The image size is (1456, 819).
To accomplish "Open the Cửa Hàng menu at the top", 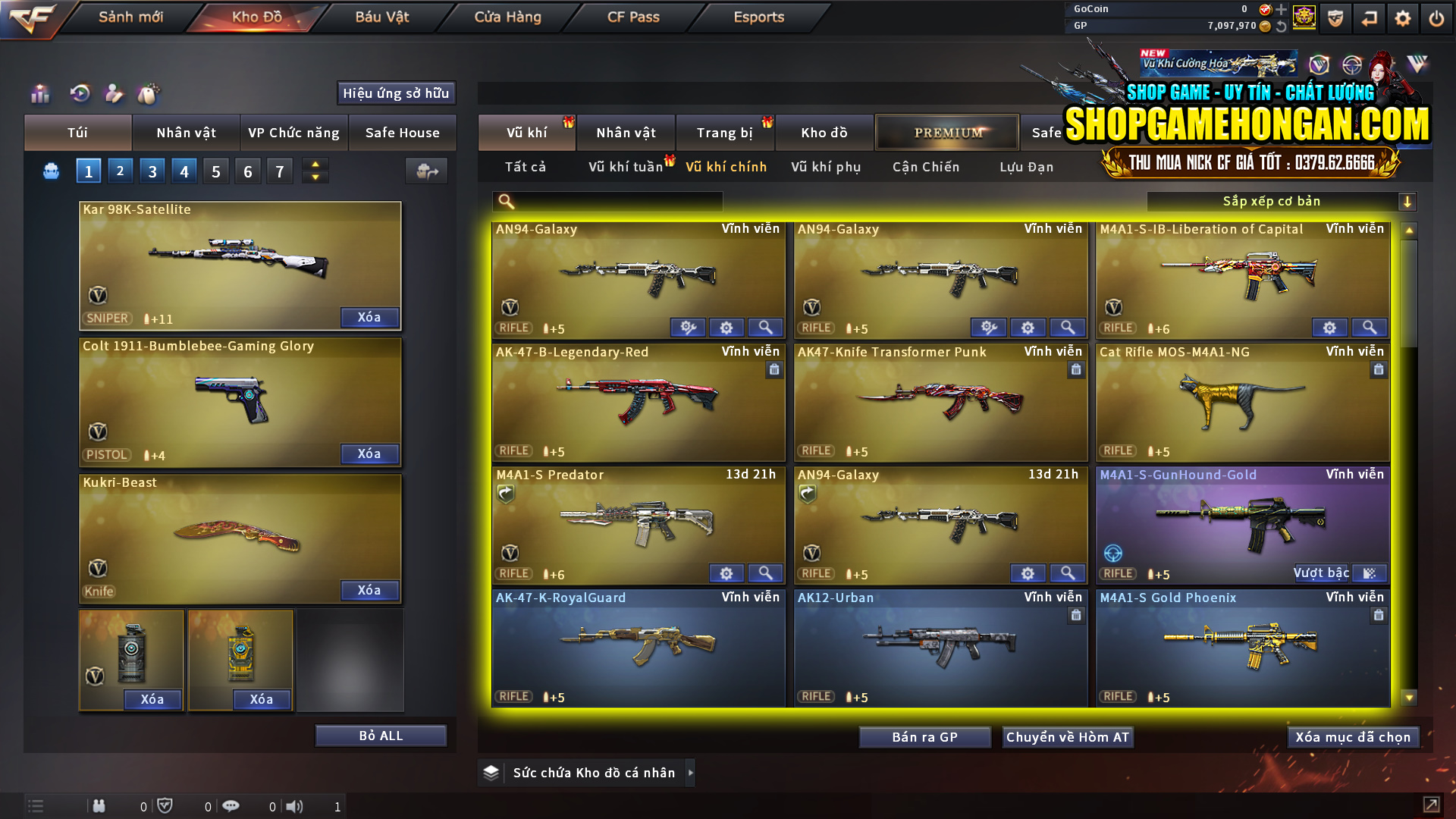I will pos(506,17).
